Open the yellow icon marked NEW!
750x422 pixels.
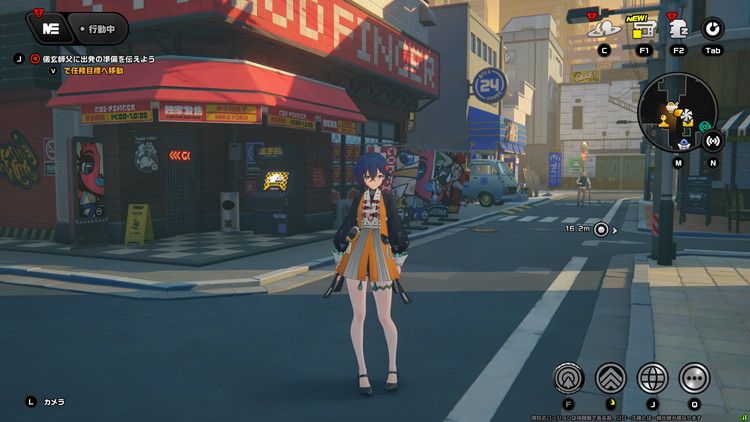[643, 29]
